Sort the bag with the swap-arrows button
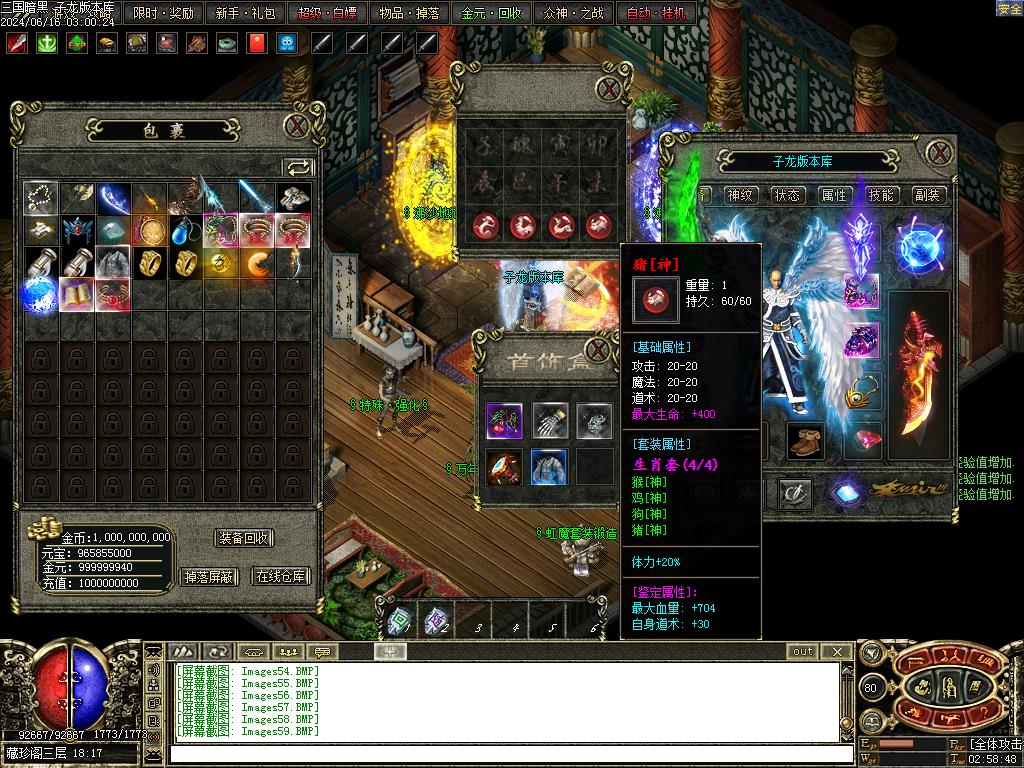The height and width of the screenshot is (768, 1024). [298, 167]
